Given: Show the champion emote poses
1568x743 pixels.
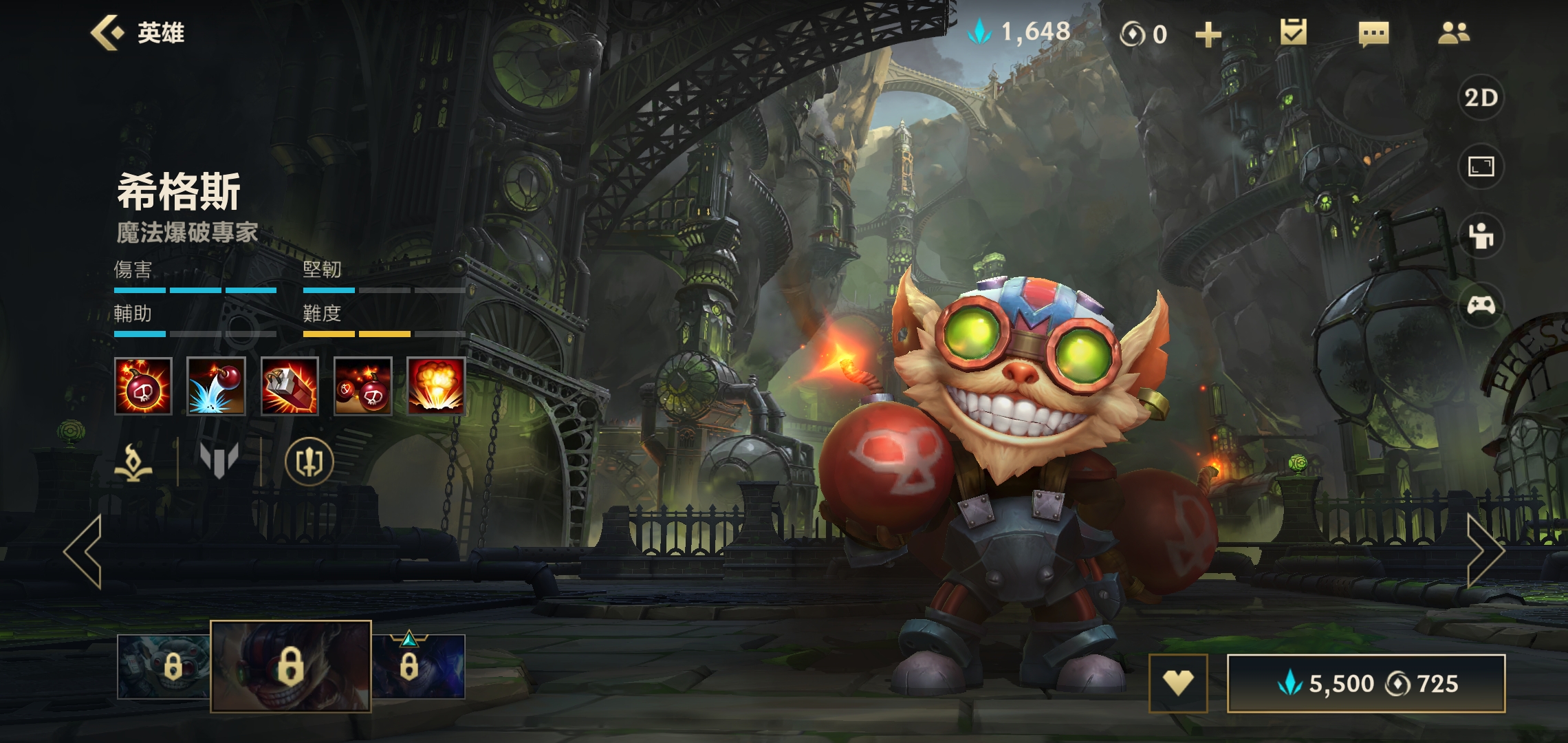Looking at the screenshot, I should [x=1481, y=236].
